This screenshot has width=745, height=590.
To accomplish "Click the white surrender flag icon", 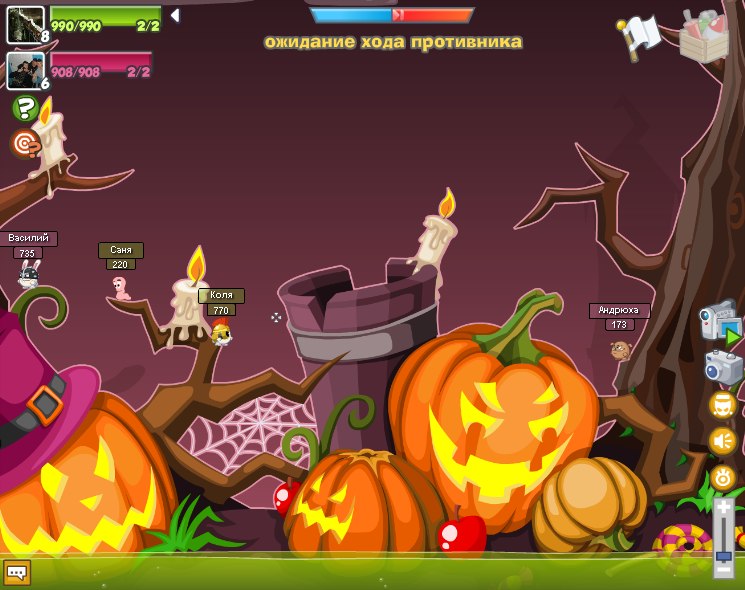I will coord(639,35).
